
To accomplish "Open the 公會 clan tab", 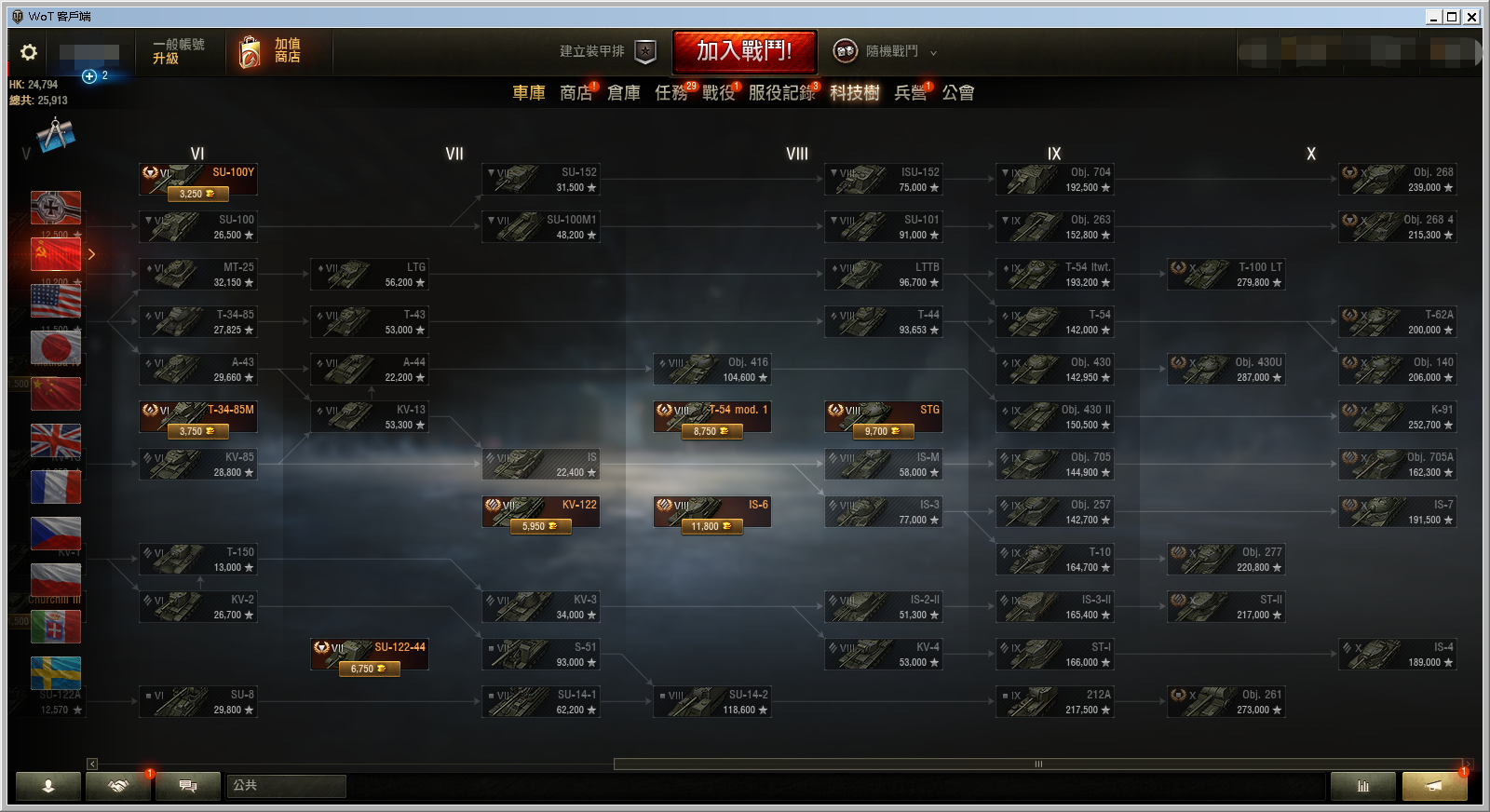I will click(957, 92).
